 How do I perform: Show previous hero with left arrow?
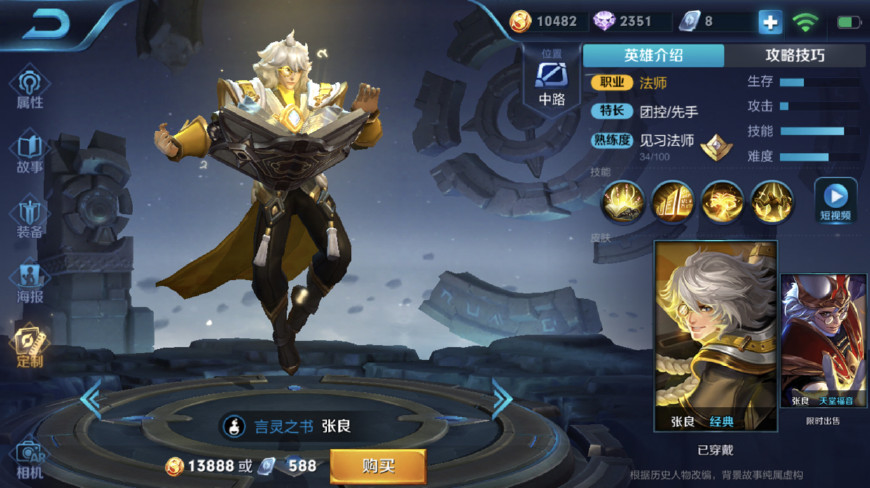pos(91,399)
